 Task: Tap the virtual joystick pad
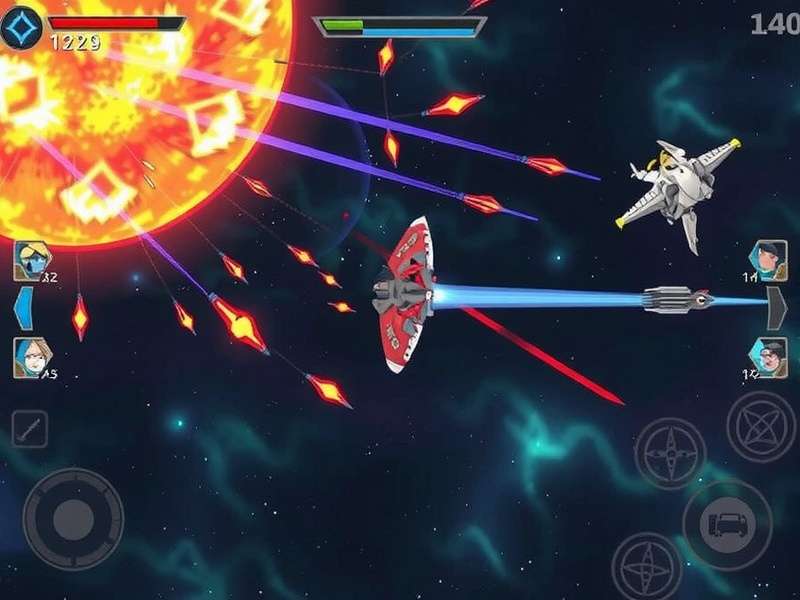point(73,518)
